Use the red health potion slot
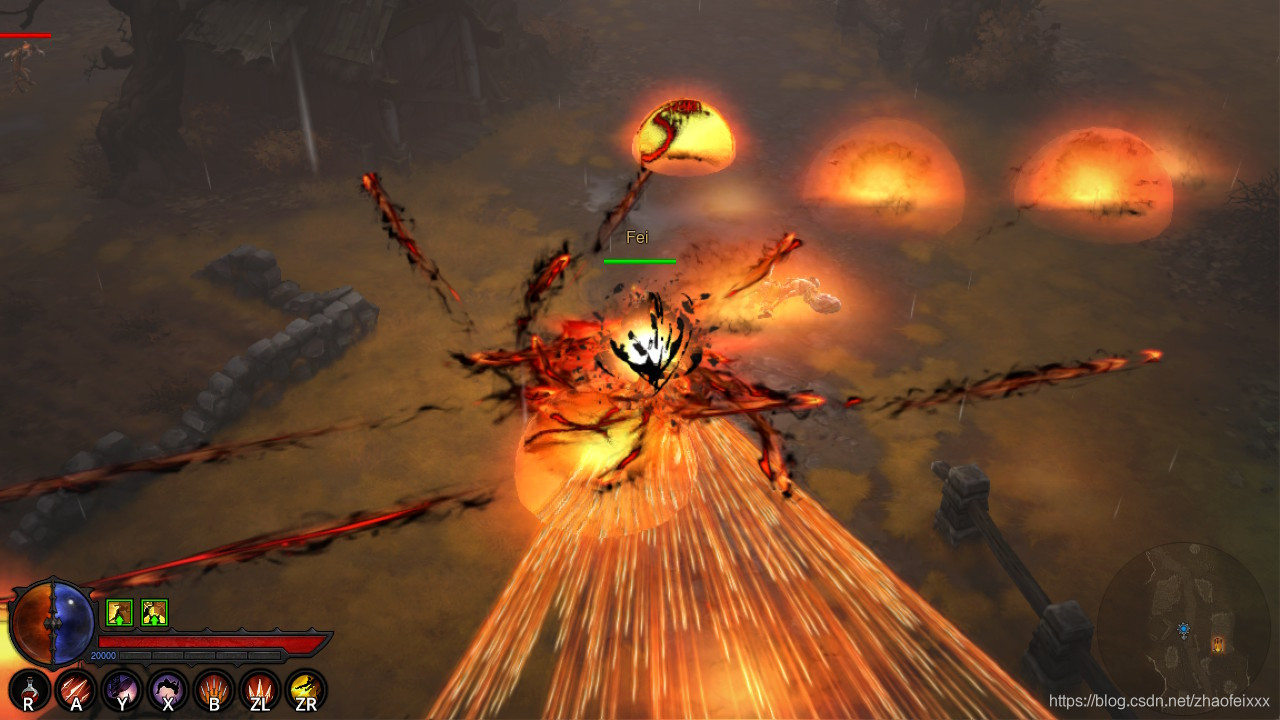The image size is (1280, 720). click(29, 690)
